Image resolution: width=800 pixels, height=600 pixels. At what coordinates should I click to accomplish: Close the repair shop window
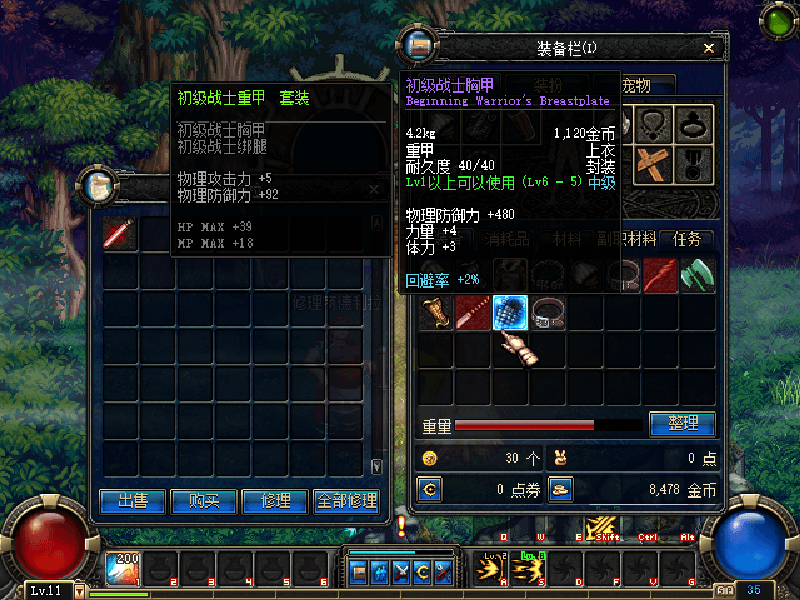[x=374, y=189]
